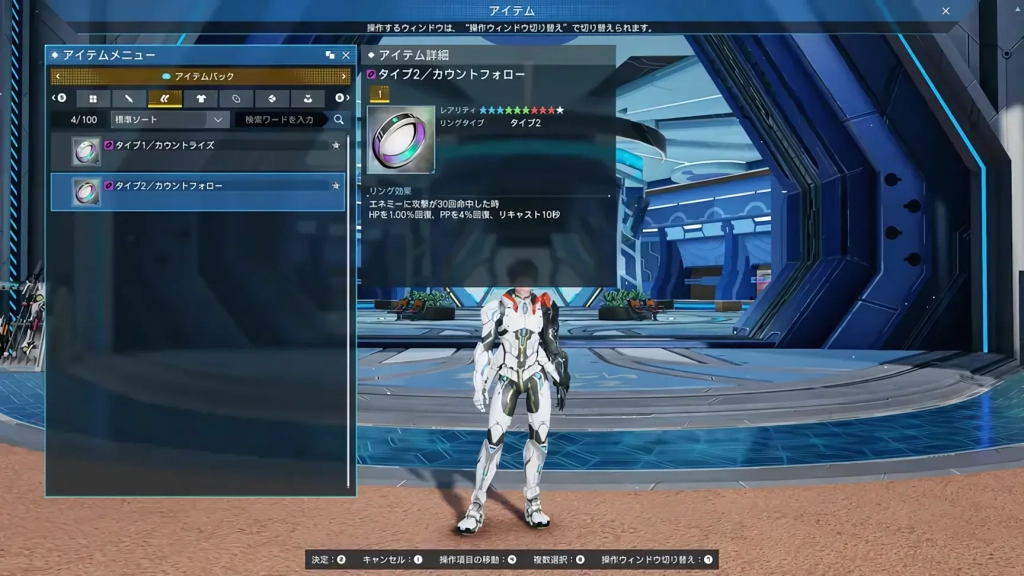Image resolution: width=1024 pixels, height=576 pixels.
Task: Open the last category tab on the right
Action: (307, 98)
